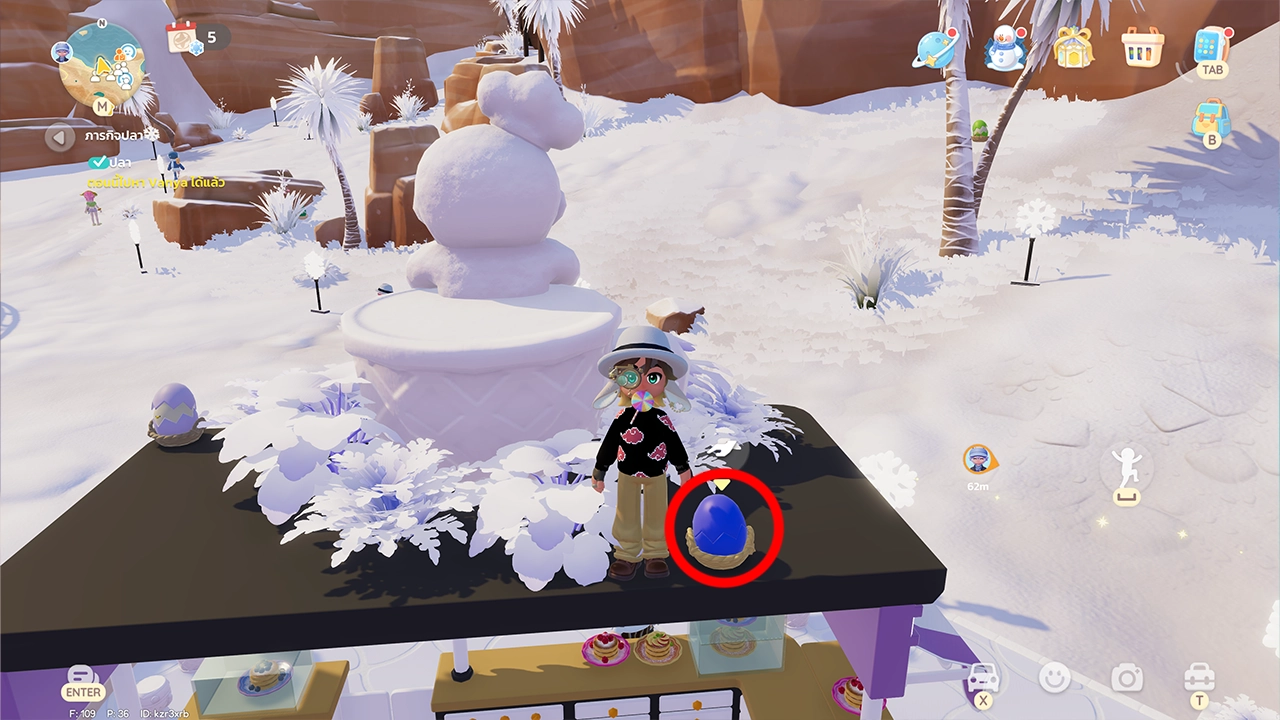Open the toolbox icon
This screenshot has width=1280, height=720.
[x=1198, y=677]
